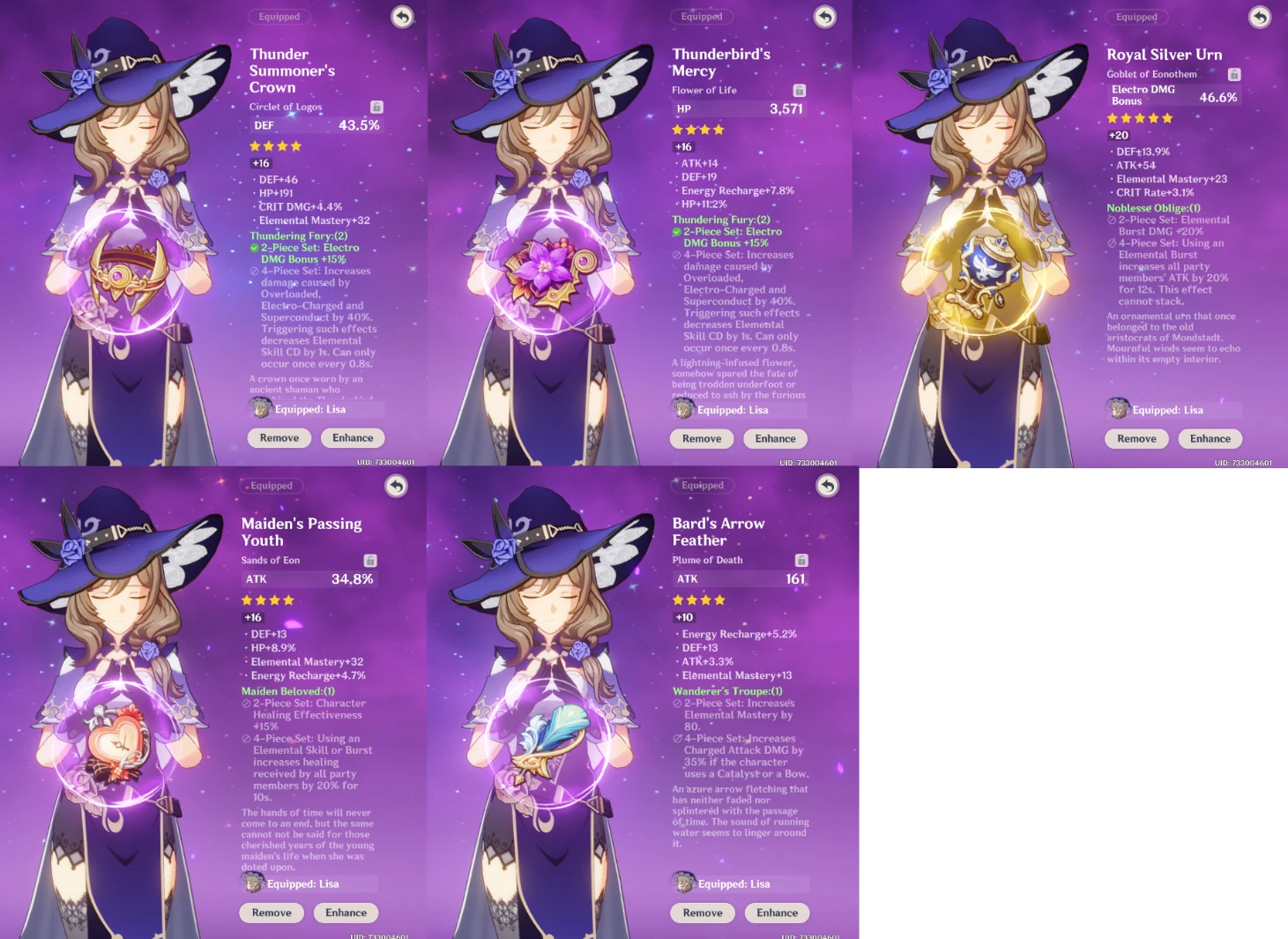Image resolution: width=1288 pixels, height=939 pixels.
Task: Click the Equipped: Lisa bar on Thunderbird's Mercy
Action: pos(739,409)
